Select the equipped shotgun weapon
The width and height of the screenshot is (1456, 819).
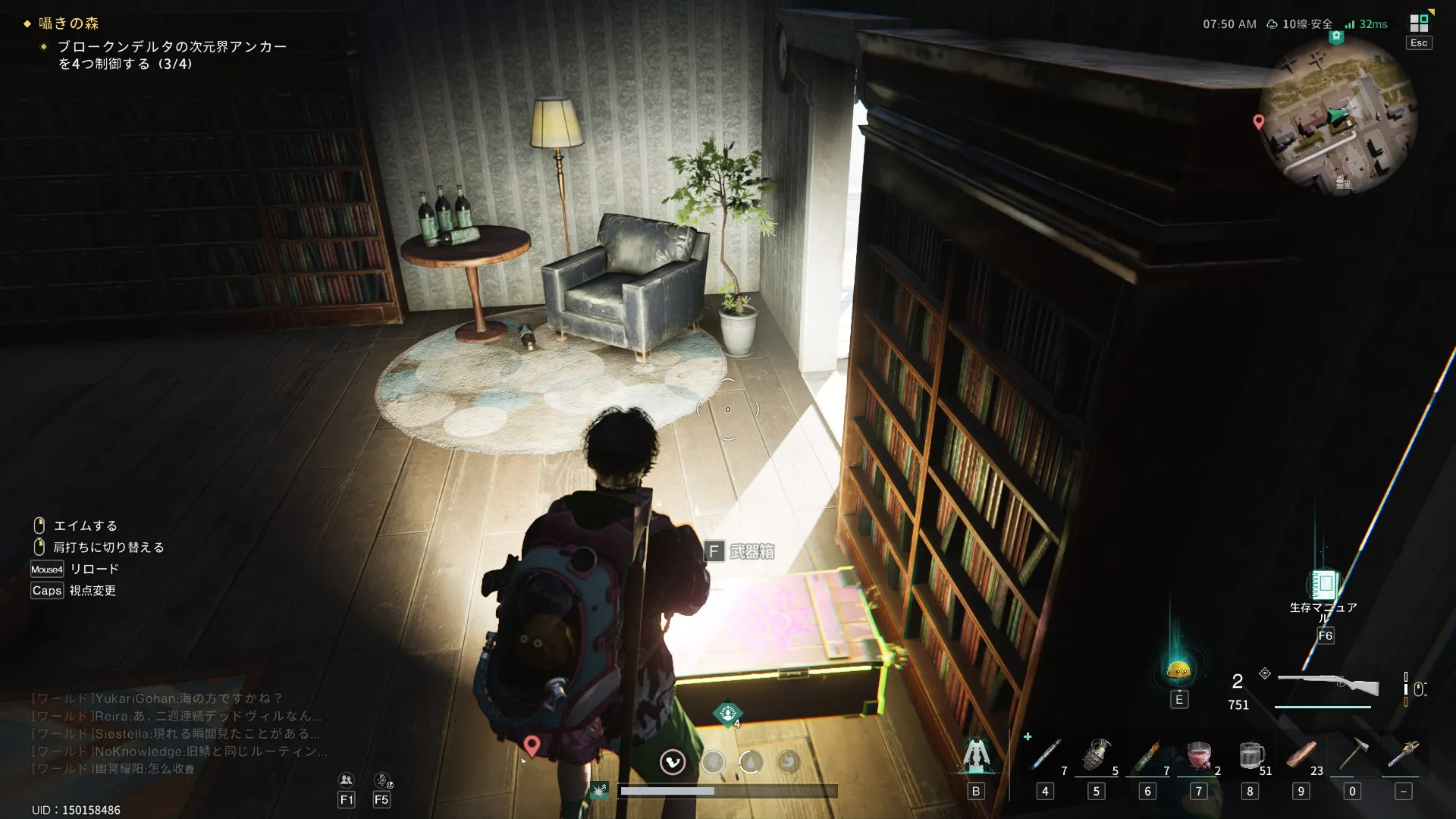point(1328,685)
